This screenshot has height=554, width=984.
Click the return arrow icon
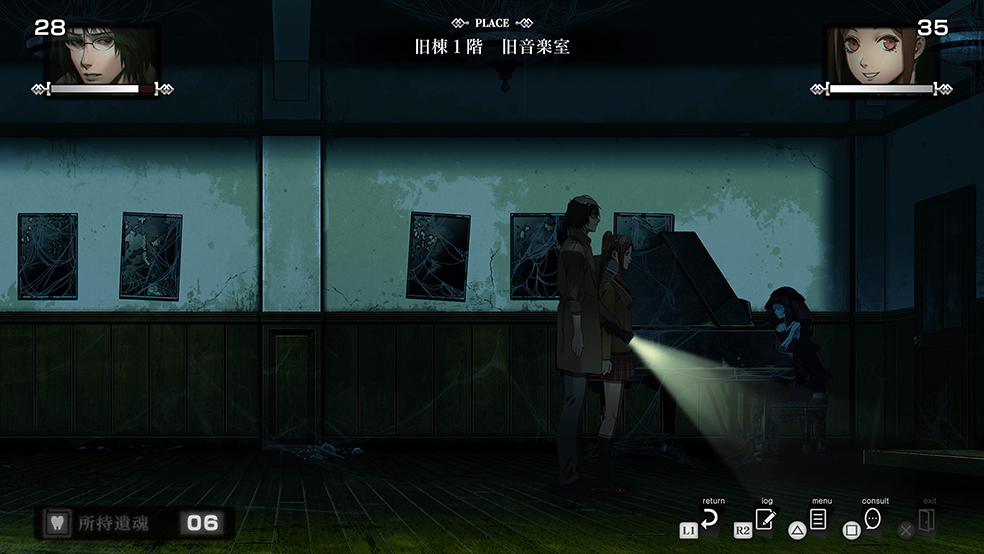click(x=710, y=520)
